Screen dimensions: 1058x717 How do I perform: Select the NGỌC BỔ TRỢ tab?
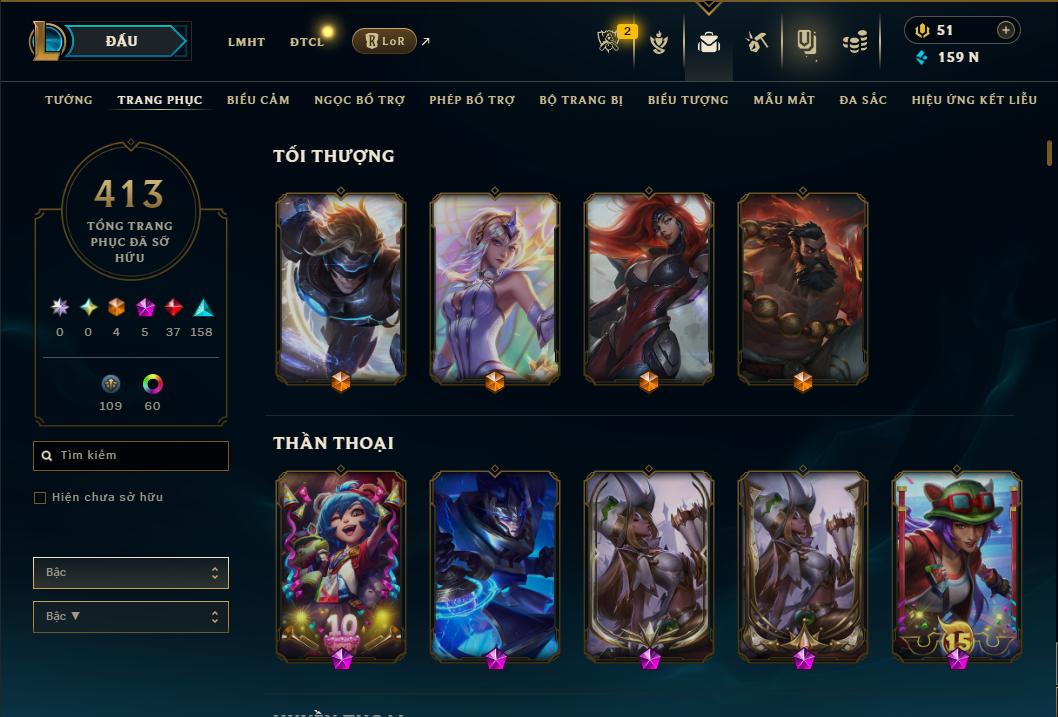pyautogui.click(x=359, y=100)
